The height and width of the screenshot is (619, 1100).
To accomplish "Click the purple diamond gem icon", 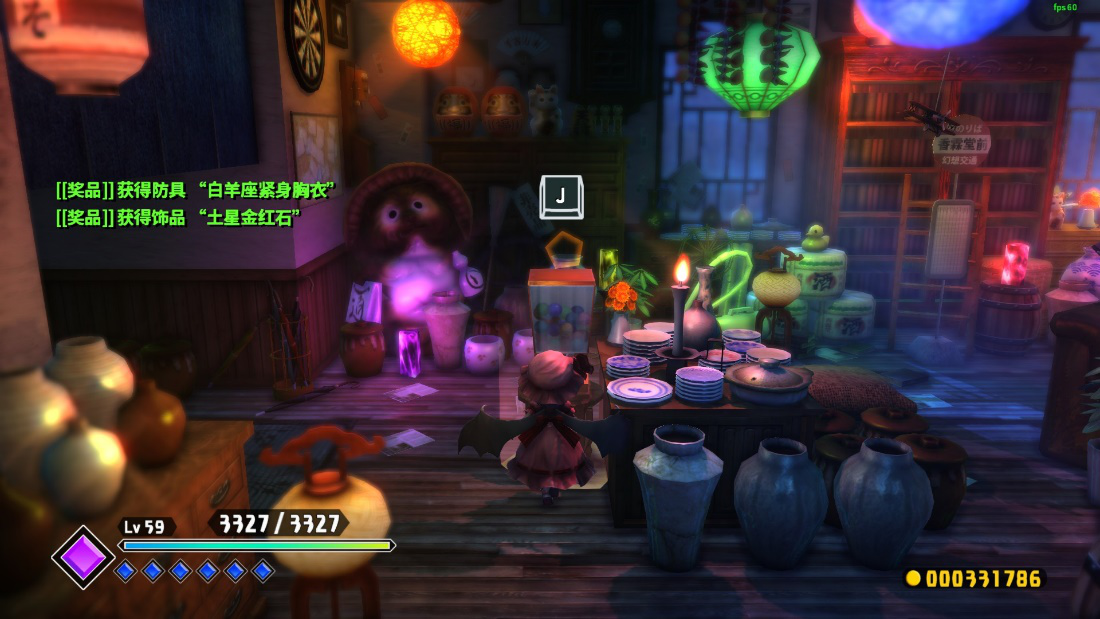I will (83, 557).
